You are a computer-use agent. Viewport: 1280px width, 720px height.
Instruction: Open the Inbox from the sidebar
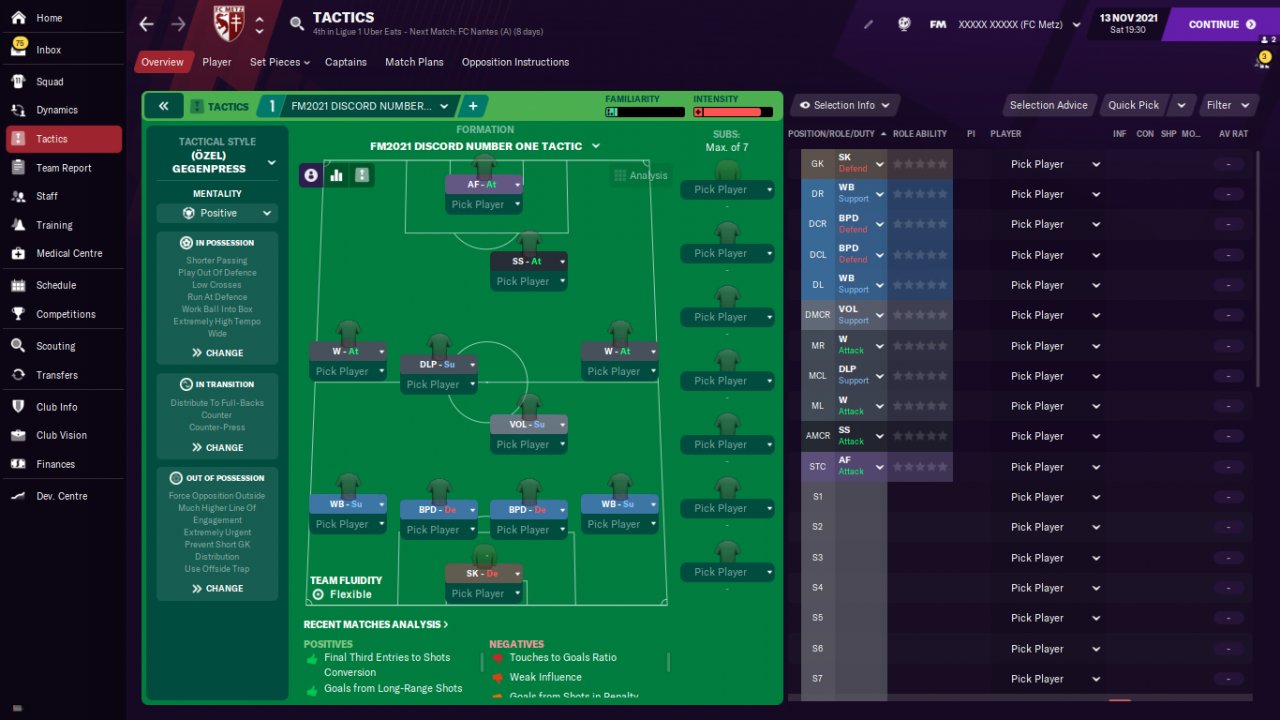48,50
